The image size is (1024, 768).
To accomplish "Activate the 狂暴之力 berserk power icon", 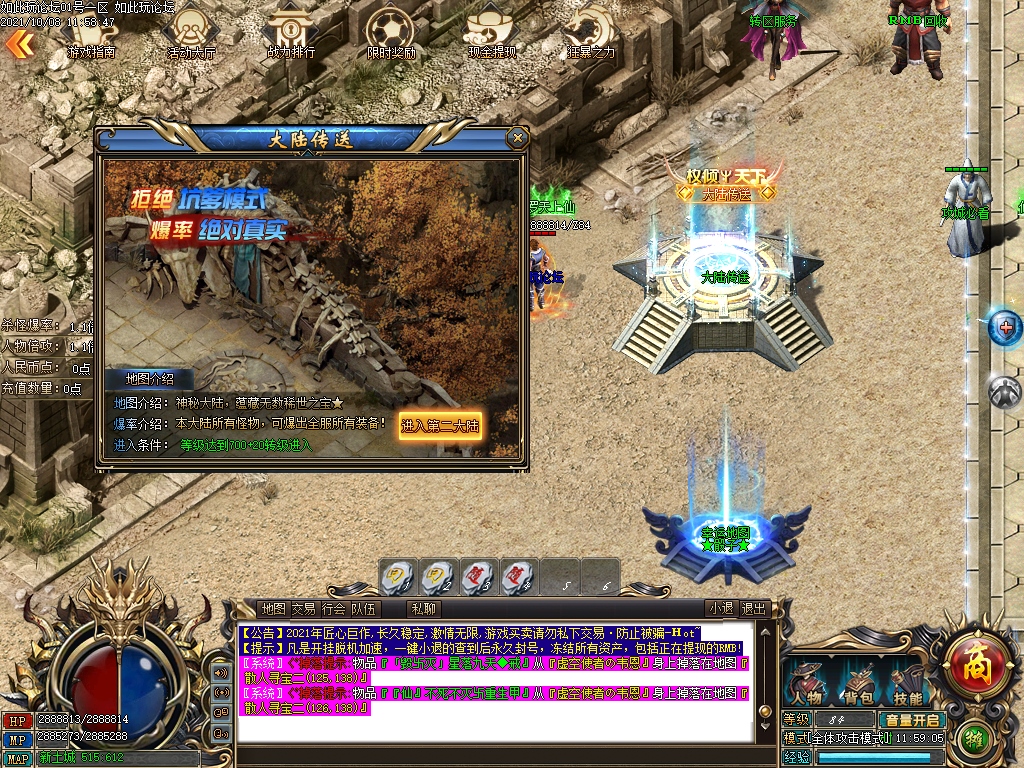I will (x=591, y=35).
